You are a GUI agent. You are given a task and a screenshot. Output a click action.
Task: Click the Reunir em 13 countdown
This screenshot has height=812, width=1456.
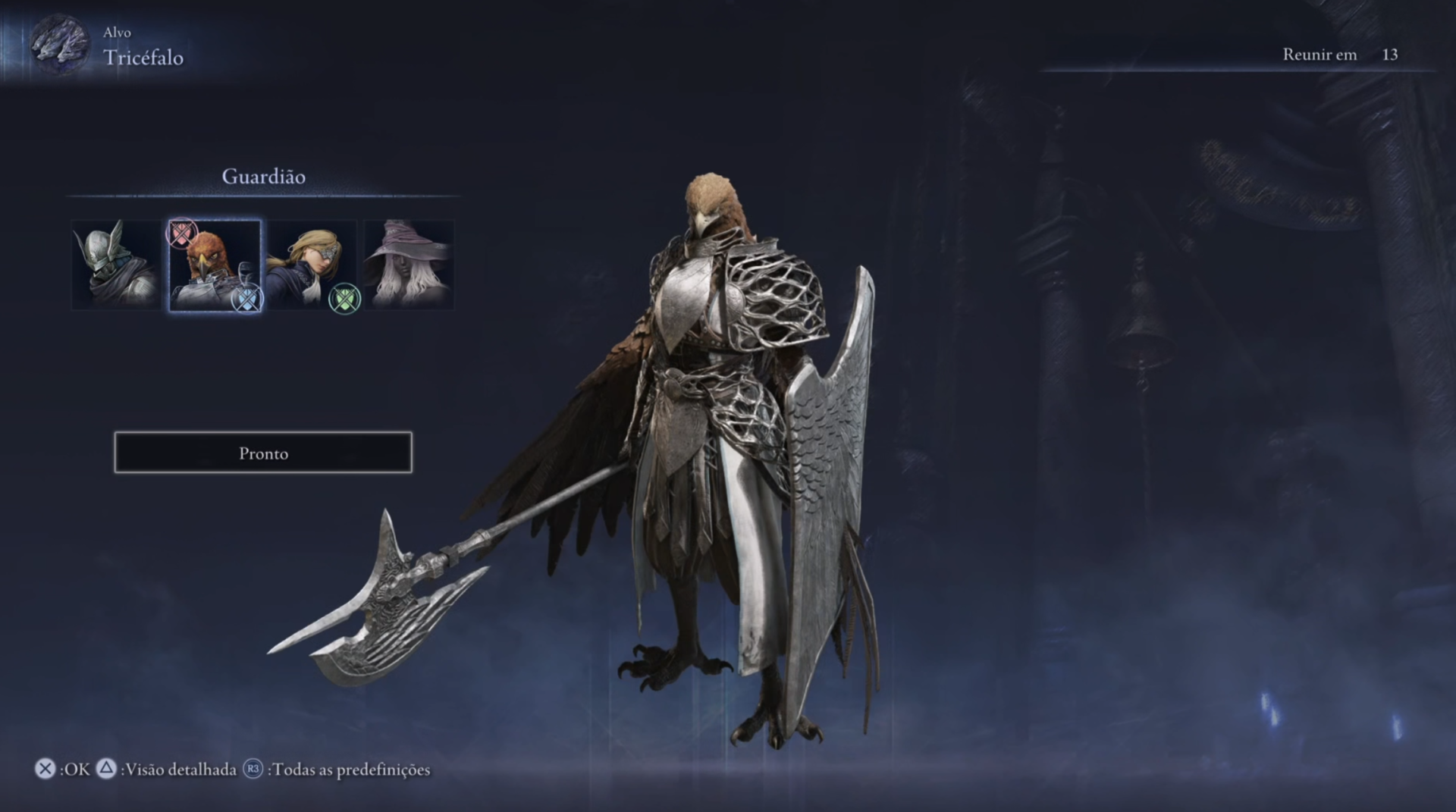[x=1340, y=54]
